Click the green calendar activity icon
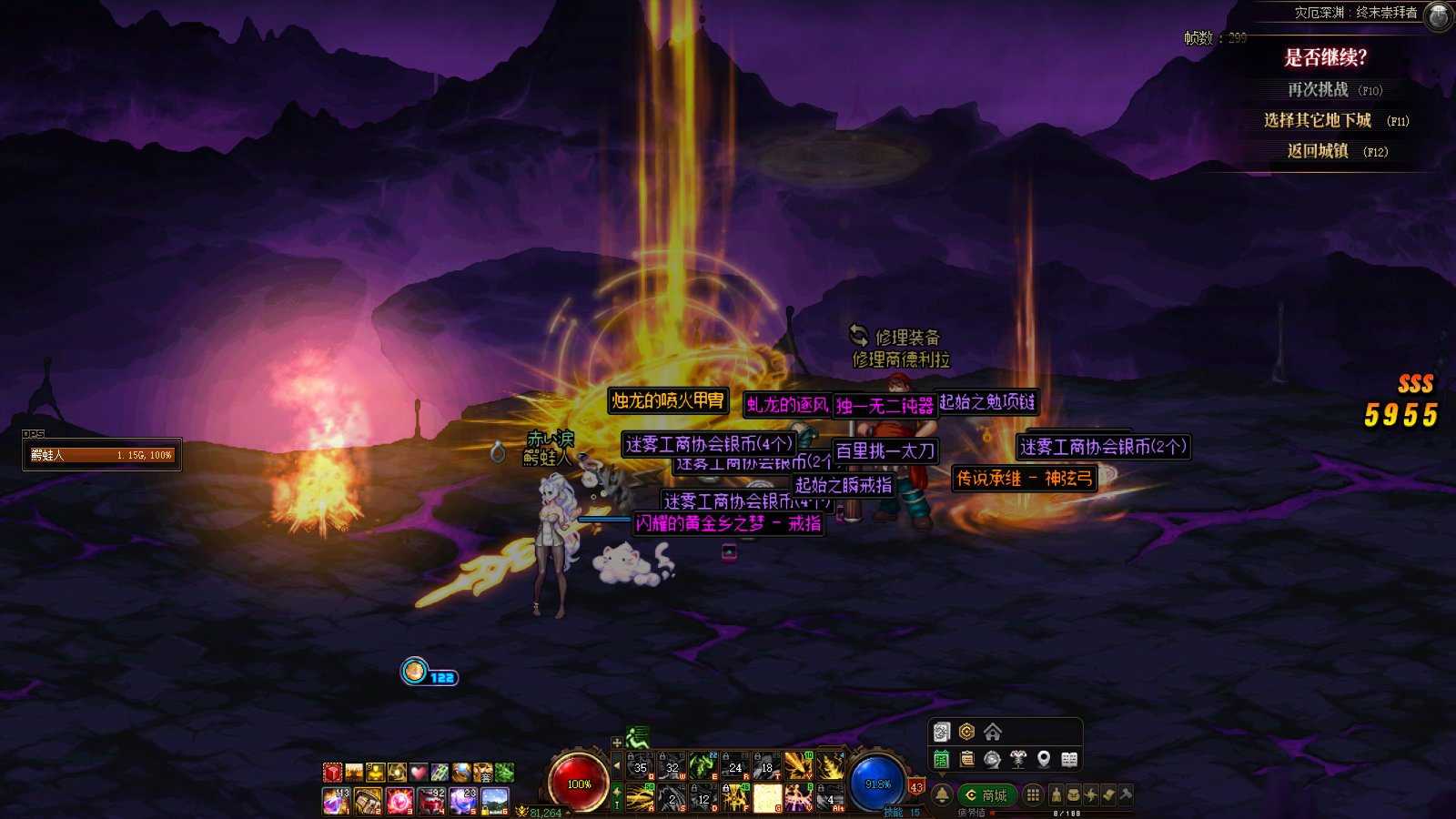Image resolution: width=1456 pixels, height=819 pixels. pyautogui.click(x=942, y=759)
